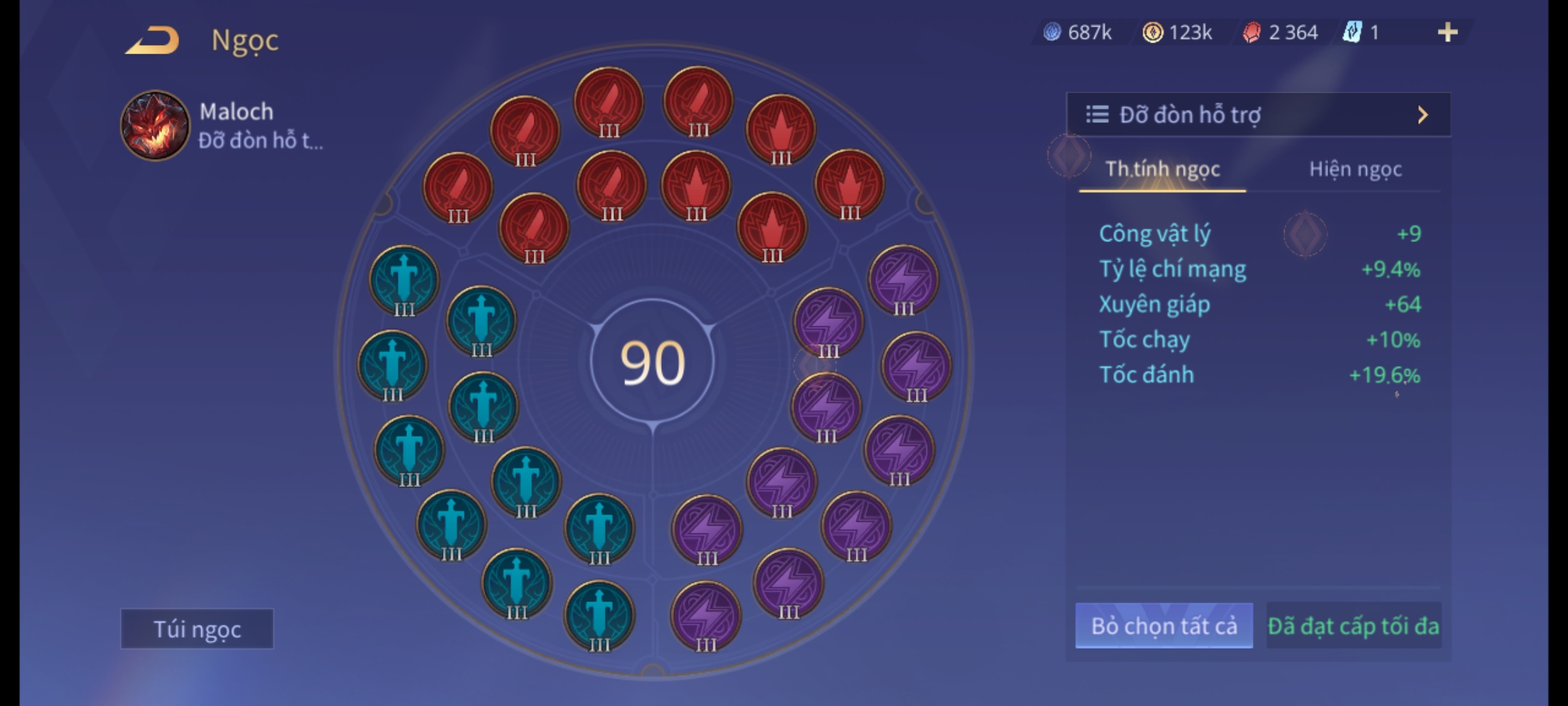
Task: Open the Đỡ đòn hỗ trợ preset list
Action: tap(1258, 115)
